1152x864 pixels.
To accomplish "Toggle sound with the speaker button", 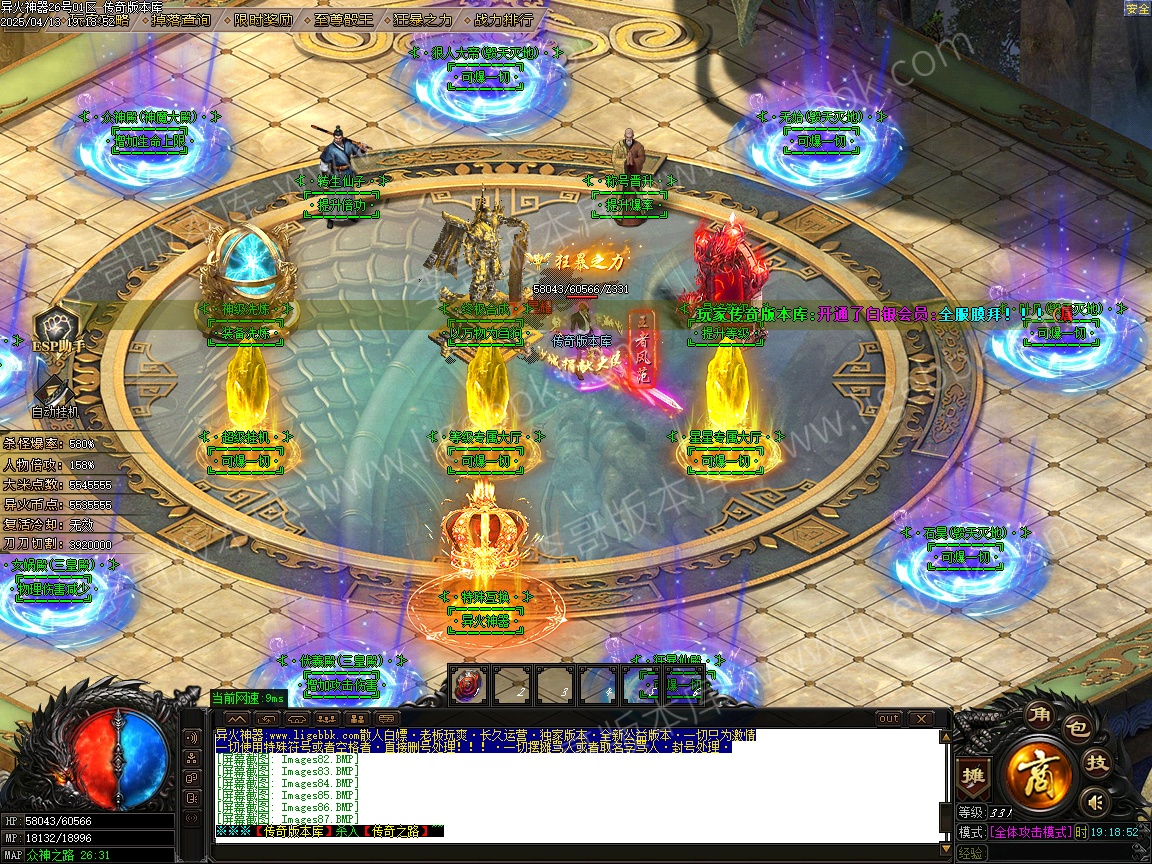I will click(1096, 801).
